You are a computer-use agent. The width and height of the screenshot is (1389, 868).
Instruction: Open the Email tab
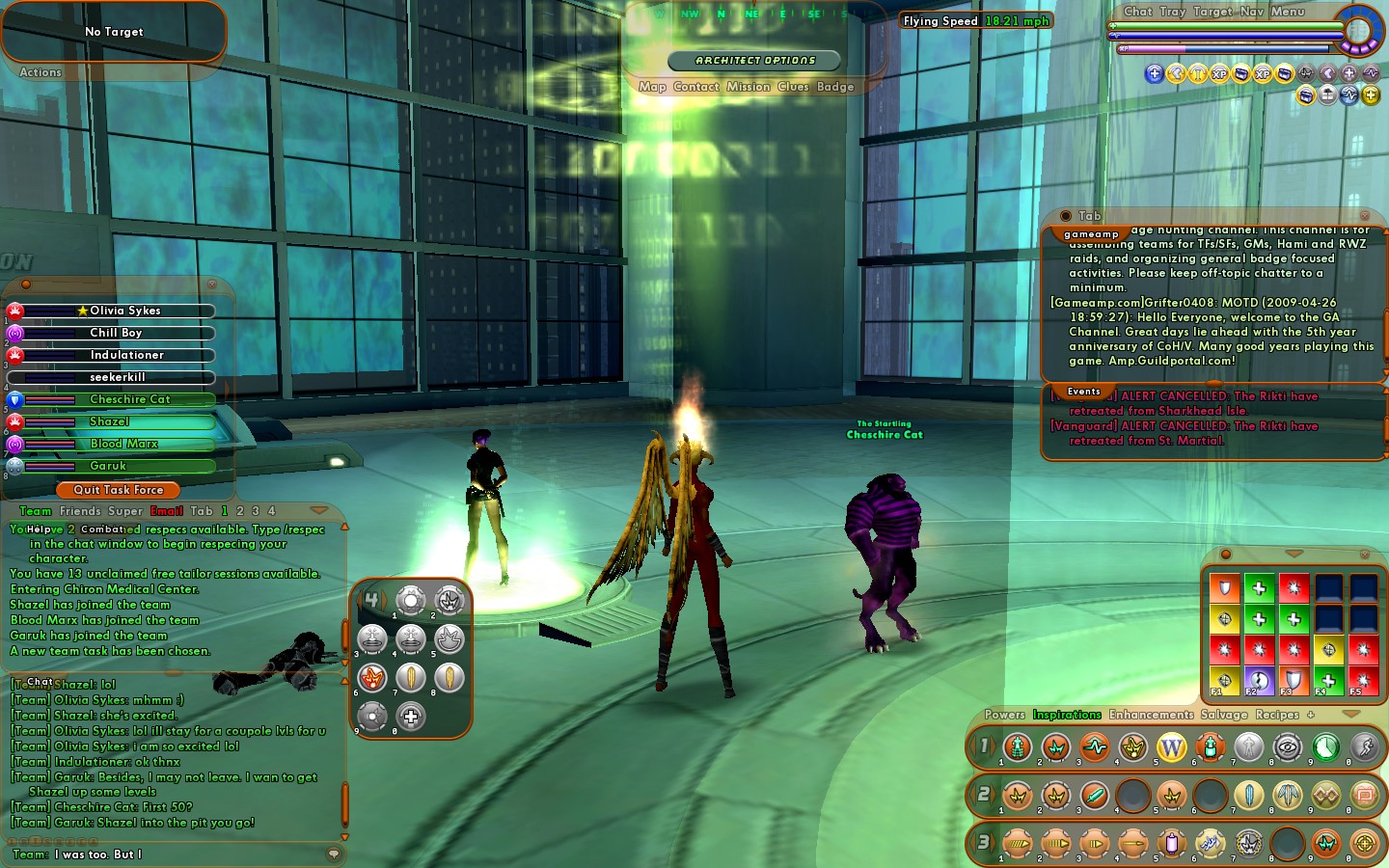tap(167, 511)
